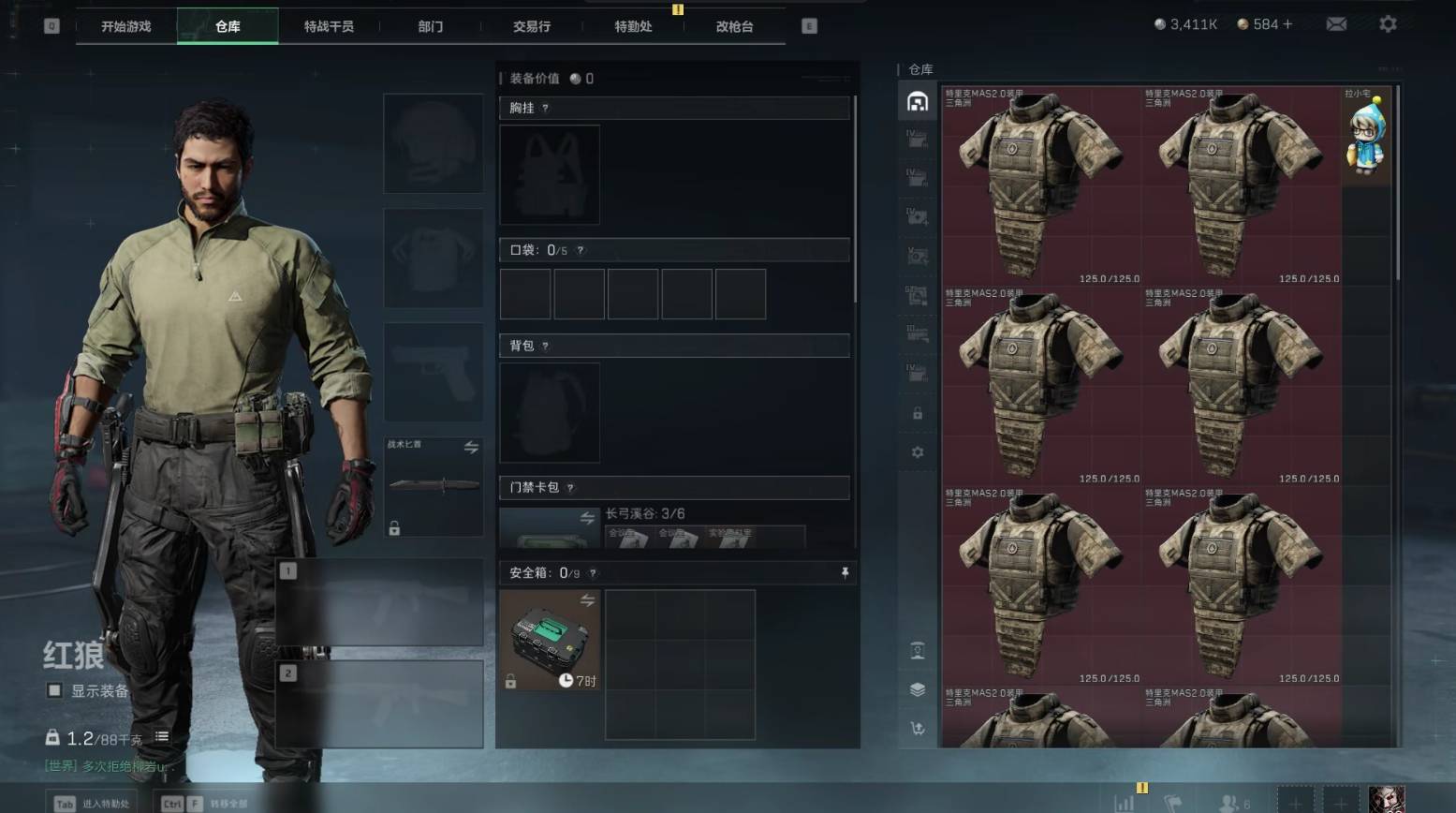Click the 拉小宅 doll charm item
Screen dimensions: 1456x813
pos(1366,136)
